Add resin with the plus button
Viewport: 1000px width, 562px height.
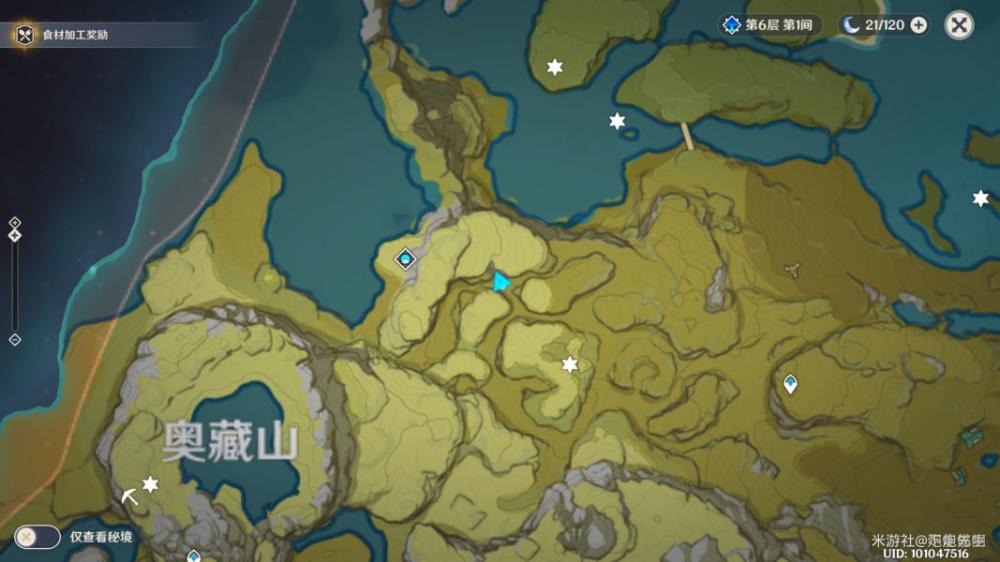point(918,25)
